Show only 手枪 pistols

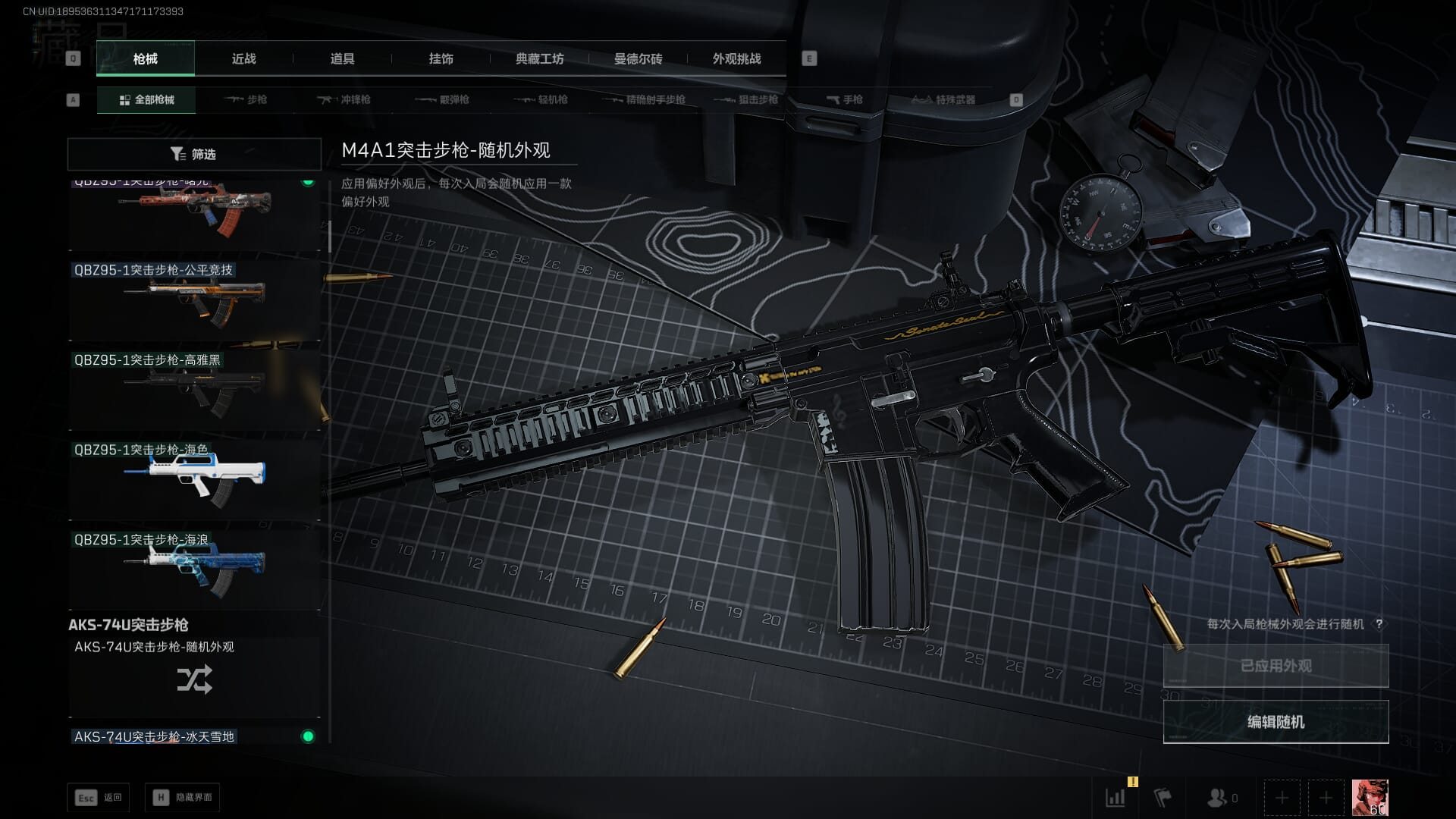tap(844, 99)
